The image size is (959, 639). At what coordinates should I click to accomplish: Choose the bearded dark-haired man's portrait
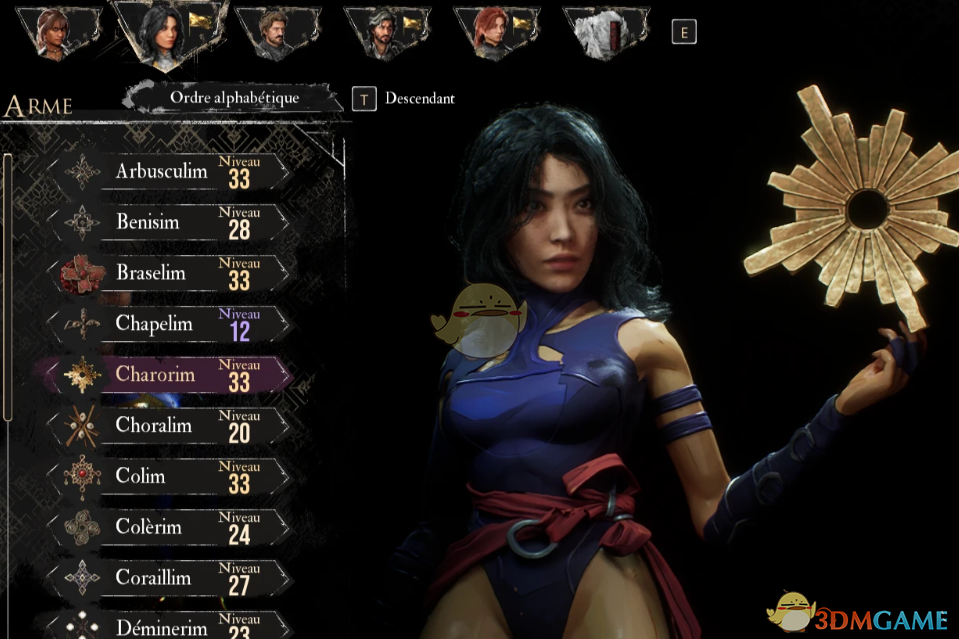[x=383, y=33]
